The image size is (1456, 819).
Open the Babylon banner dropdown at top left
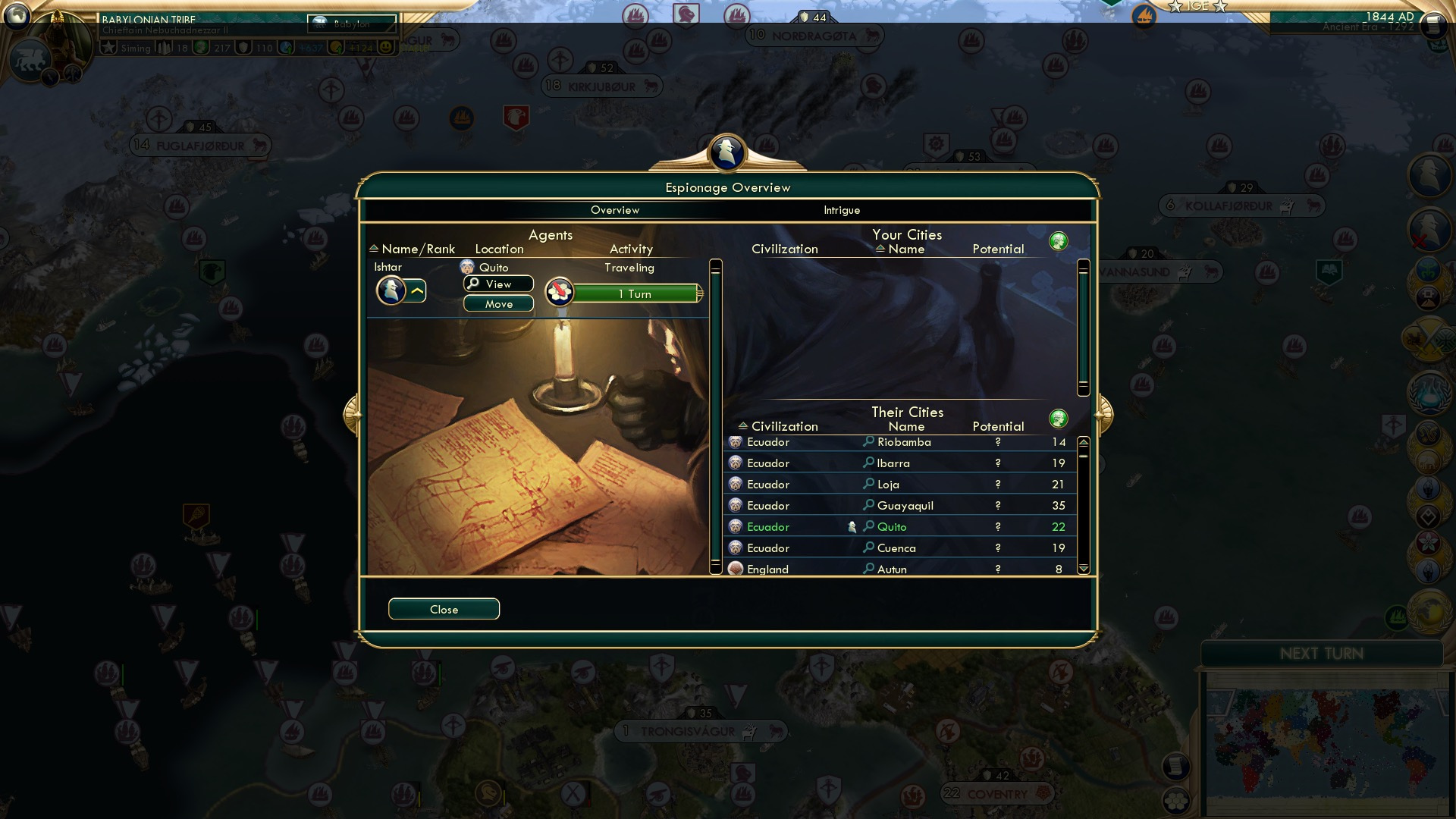[x=351, y=24]
